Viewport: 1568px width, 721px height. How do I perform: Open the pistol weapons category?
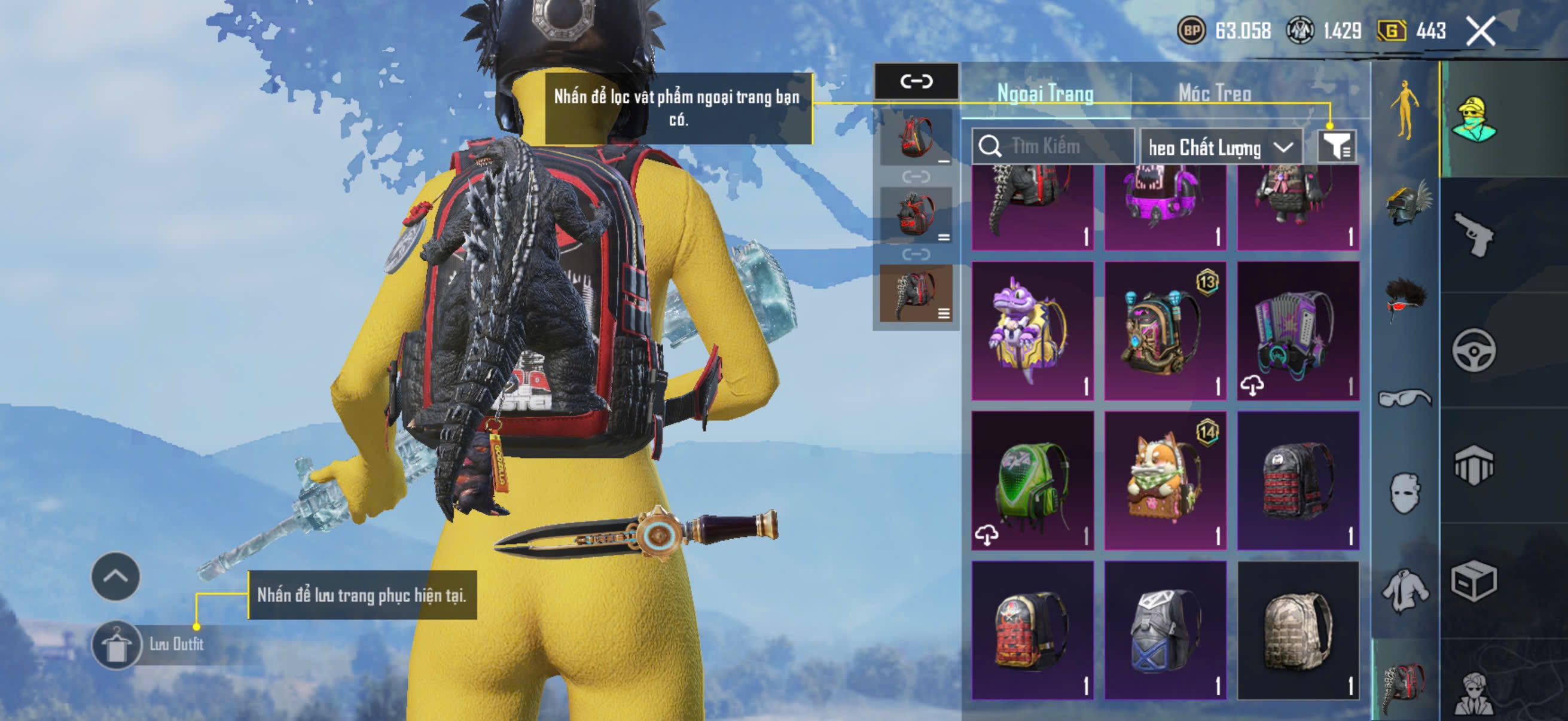(1474, 235)
